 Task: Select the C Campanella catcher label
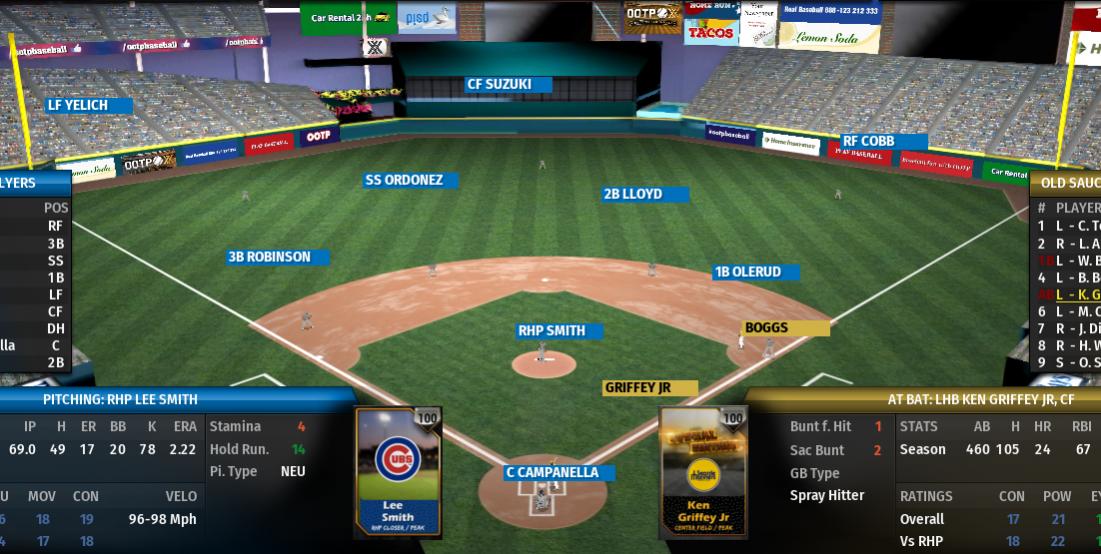tap(559, 473)
